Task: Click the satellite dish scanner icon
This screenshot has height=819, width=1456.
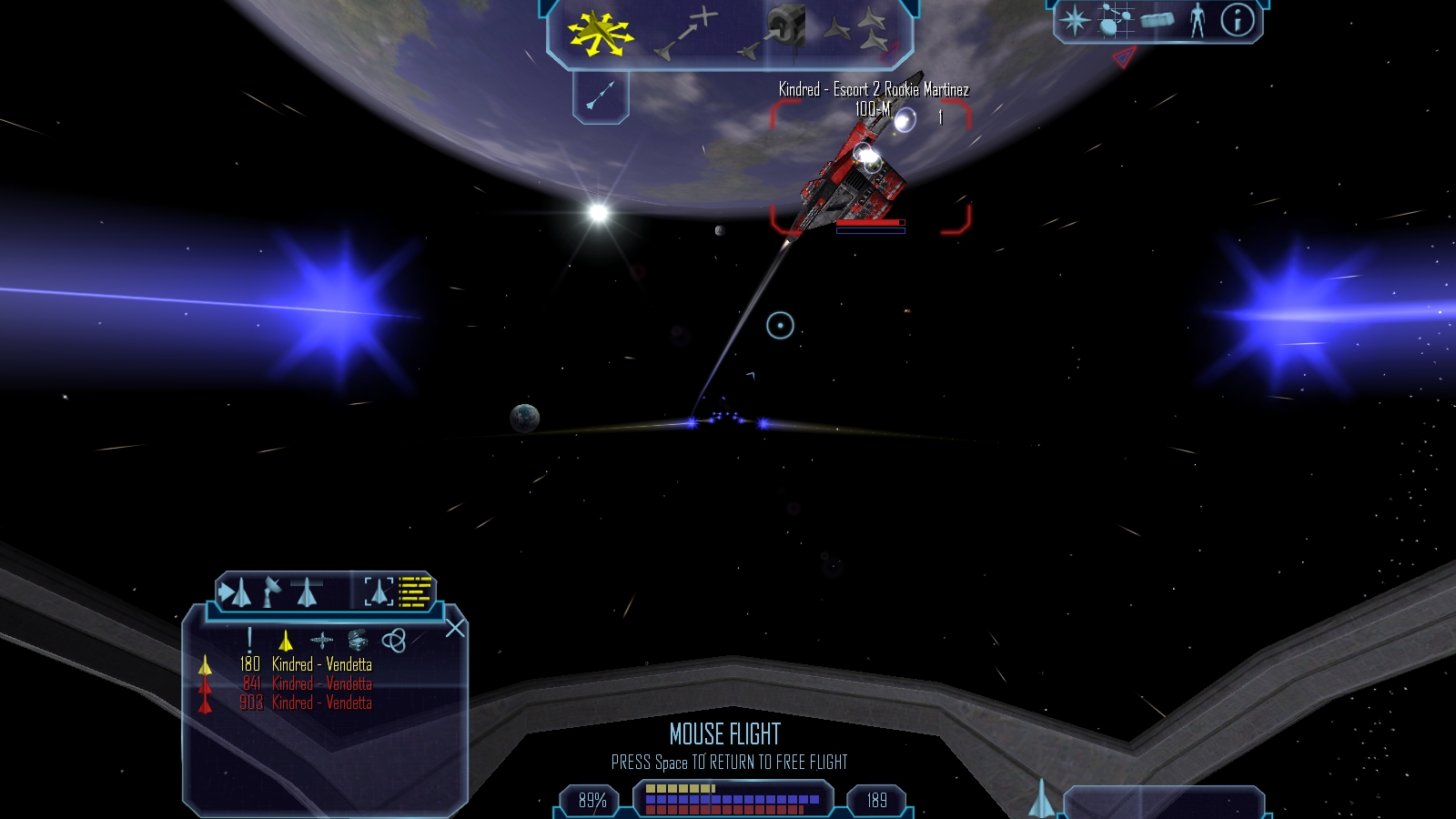Action: 272,593
